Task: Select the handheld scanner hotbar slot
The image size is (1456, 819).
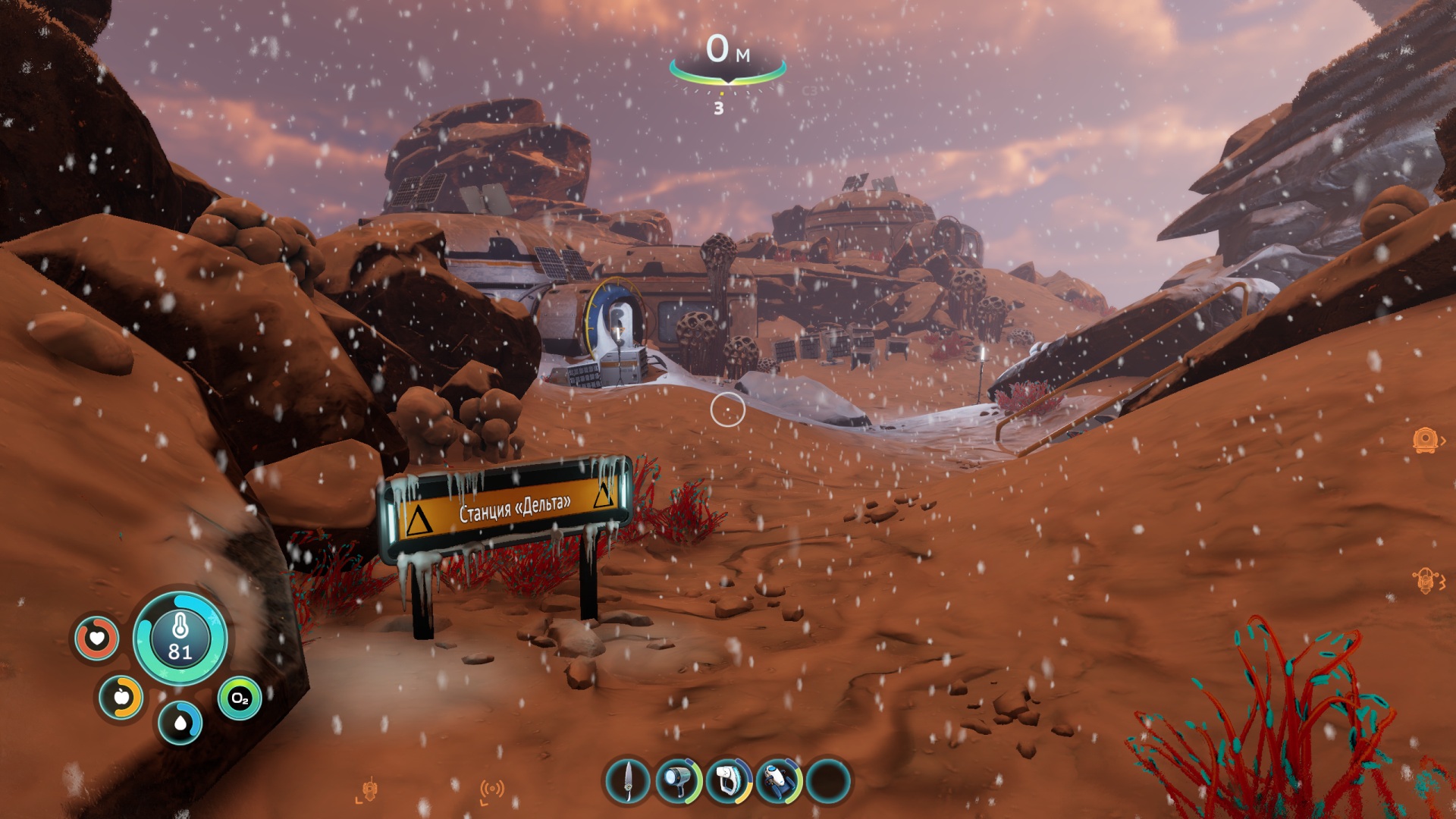Action: point(729,780)
